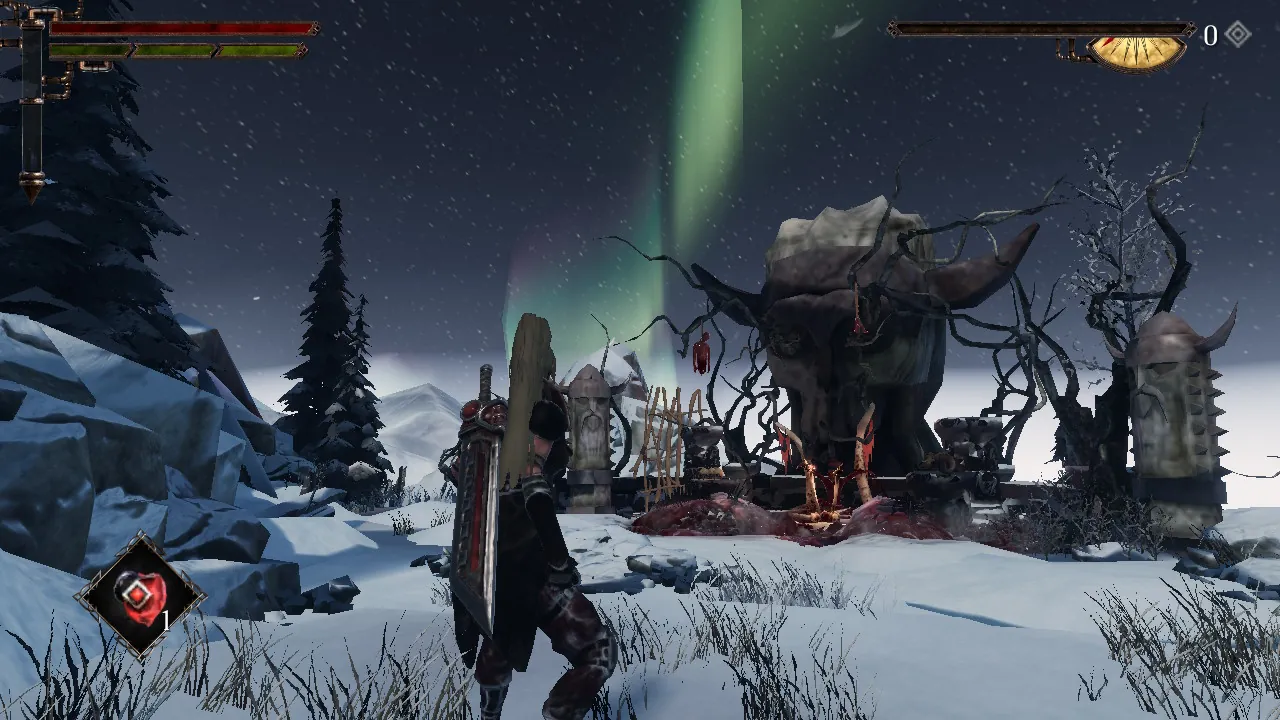Toggle the middle stamina segment on the HUD
The image size is (1280, 720).
(175, 49)
